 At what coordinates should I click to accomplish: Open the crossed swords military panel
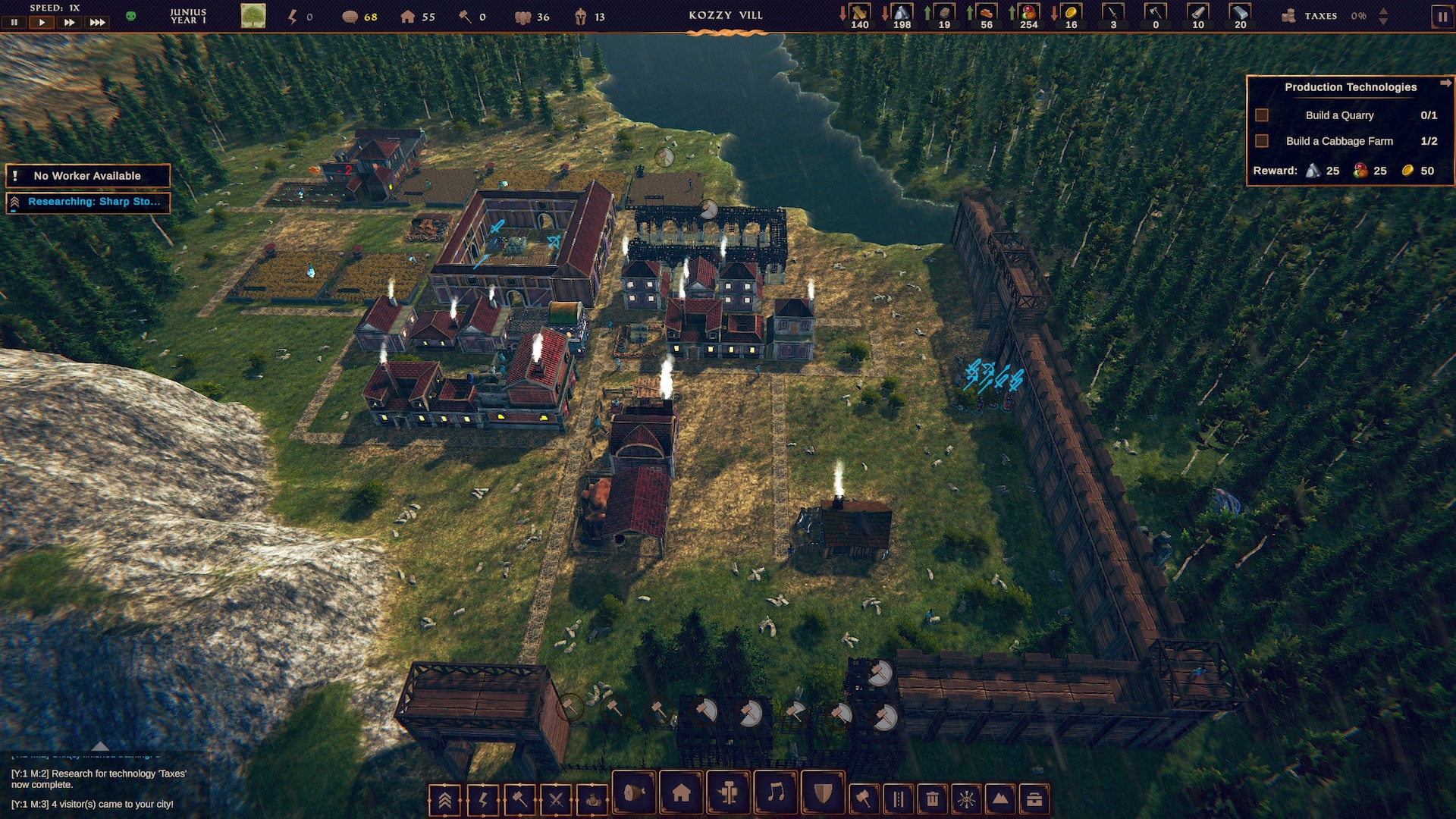556,799
